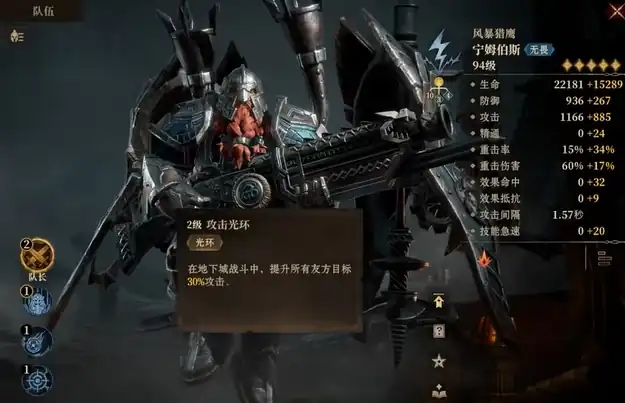
Task: Open the star rating side button
Action: [x=438, y=360]
